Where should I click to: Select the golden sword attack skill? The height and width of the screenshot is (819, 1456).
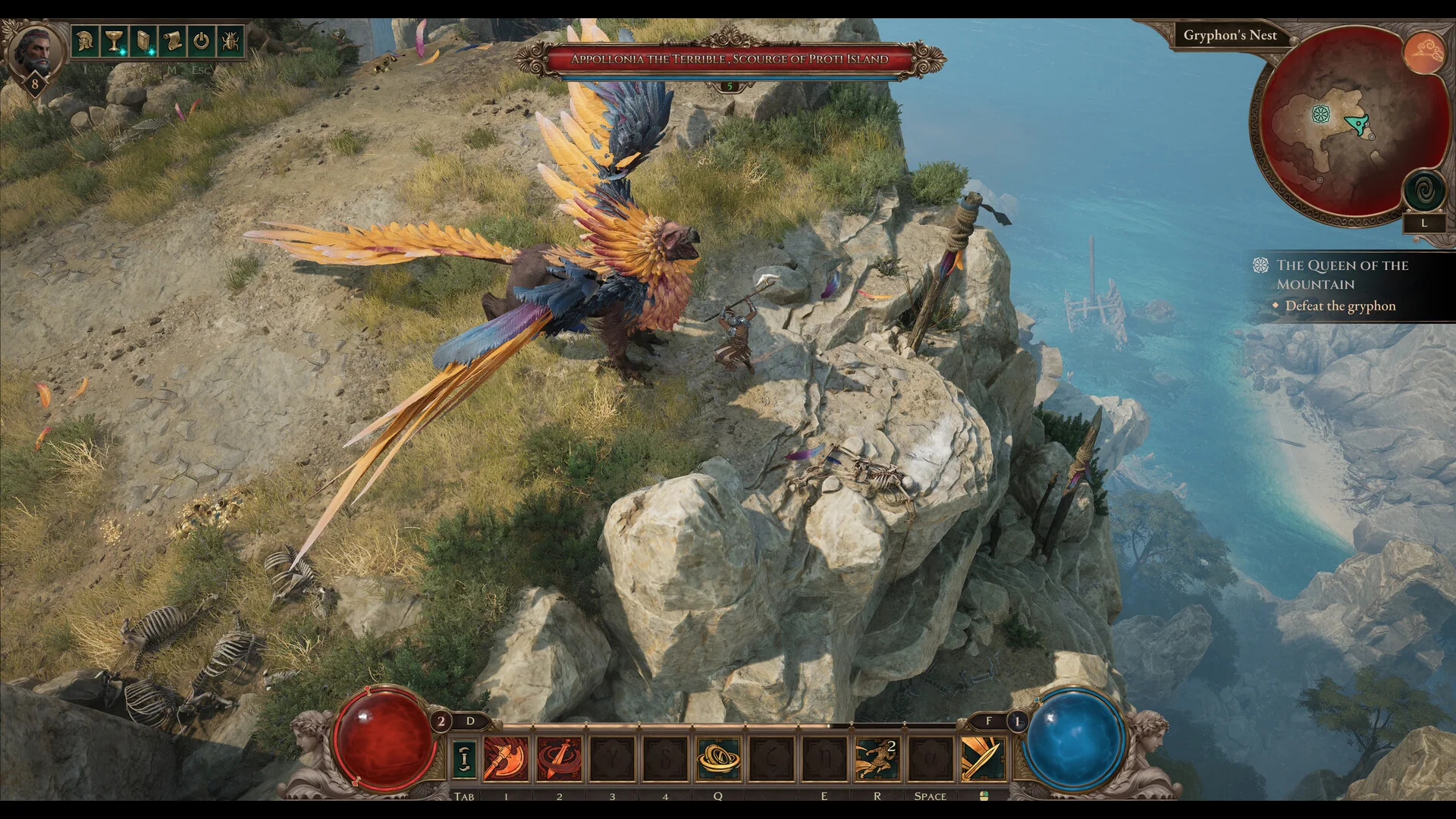983,758
